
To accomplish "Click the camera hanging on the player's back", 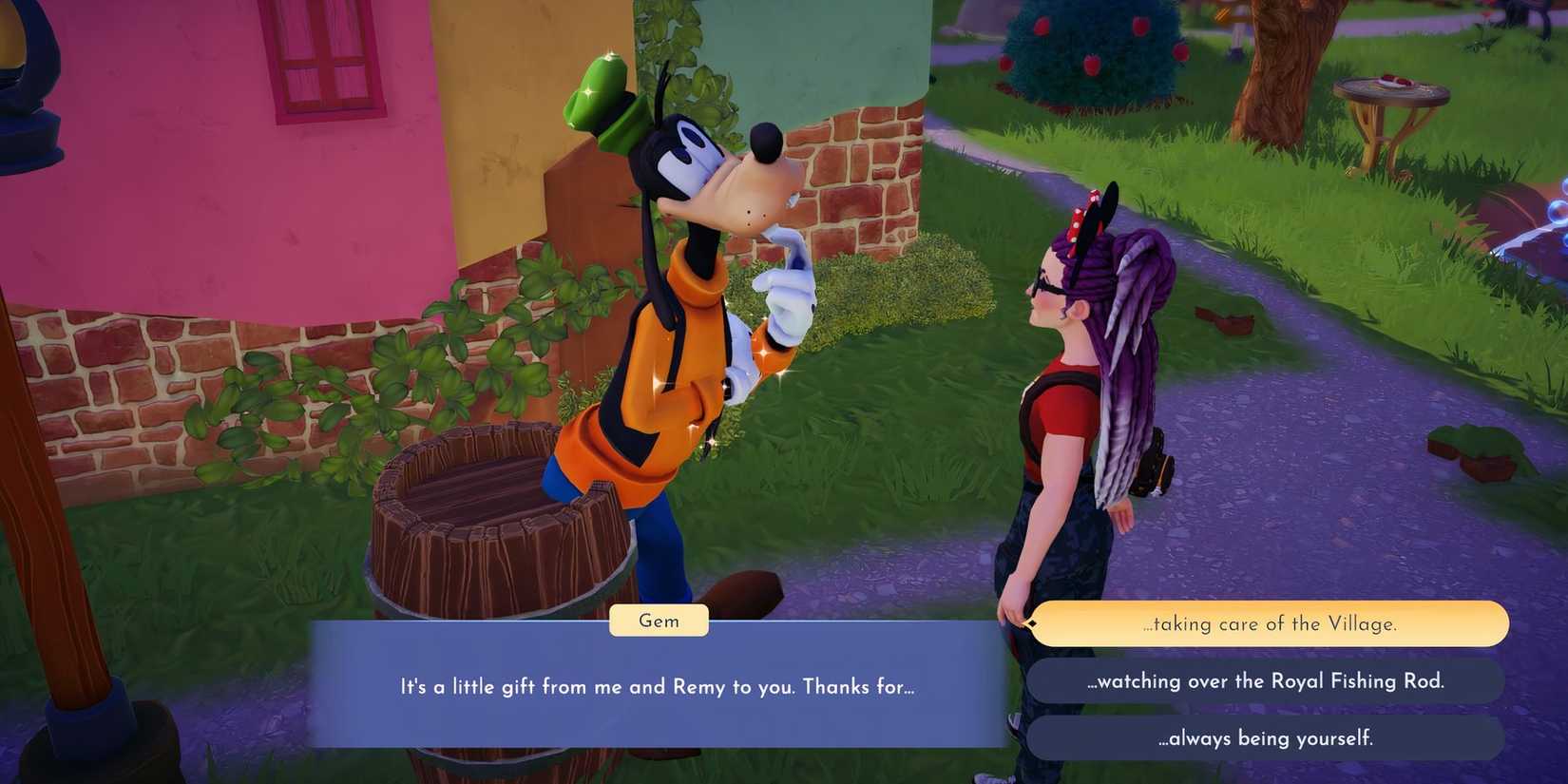I will click(x=1154, y=466).
